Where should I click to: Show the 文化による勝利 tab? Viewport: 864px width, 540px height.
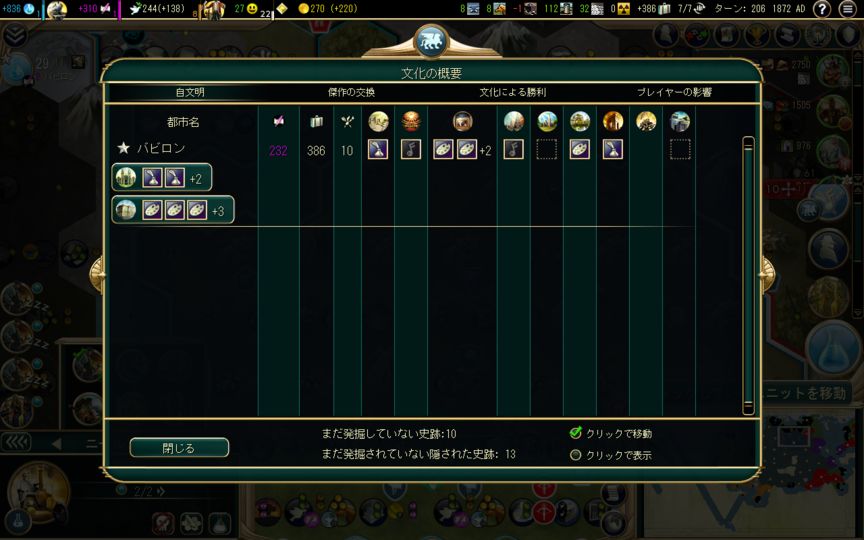point(512,92)
